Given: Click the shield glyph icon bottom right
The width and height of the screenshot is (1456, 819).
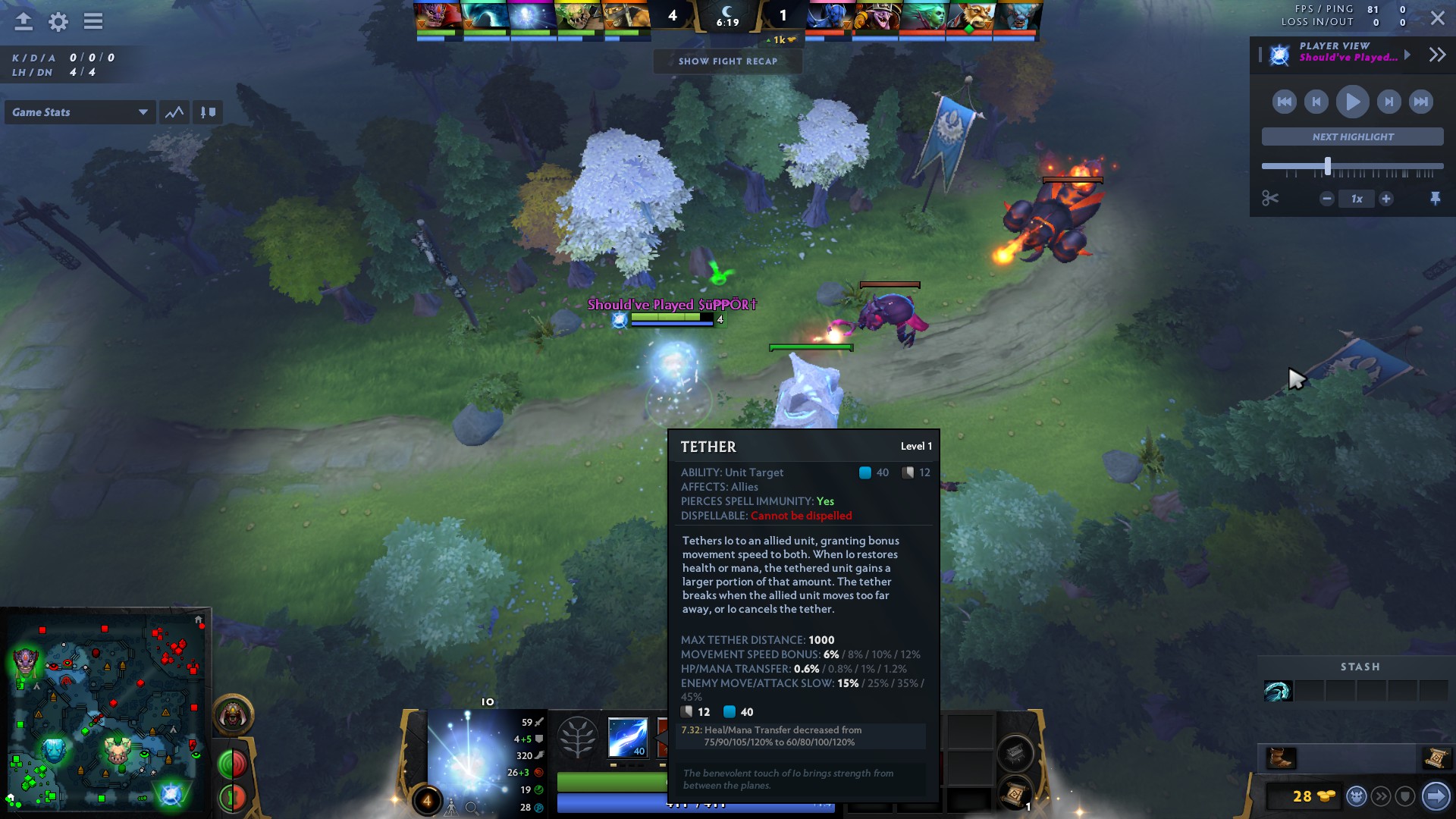Looking at the screenshot, I should pos(1406,796).
